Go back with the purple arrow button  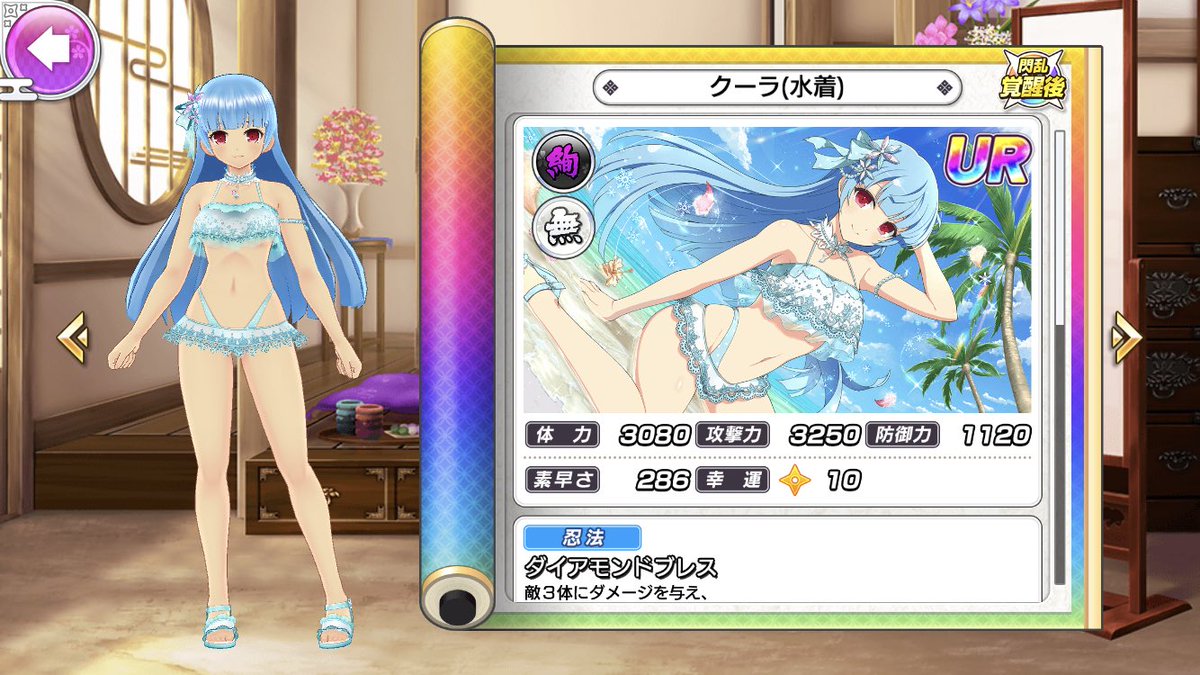click(x=48, y=47)
